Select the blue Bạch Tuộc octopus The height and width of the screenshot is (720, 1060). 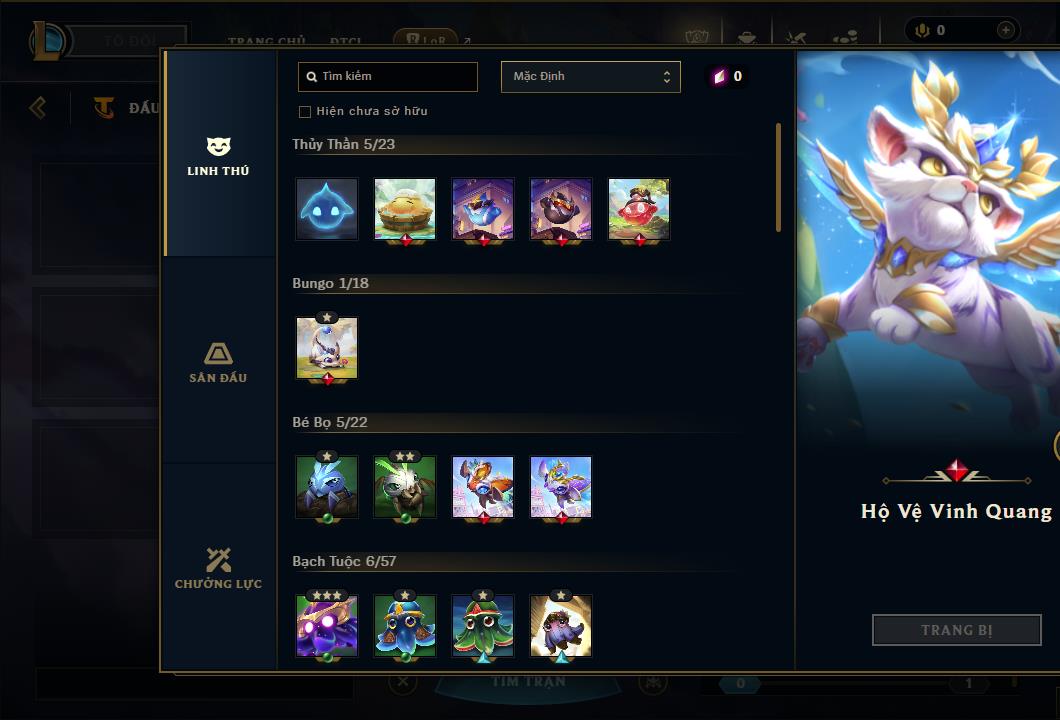click(x=405, y=626)
